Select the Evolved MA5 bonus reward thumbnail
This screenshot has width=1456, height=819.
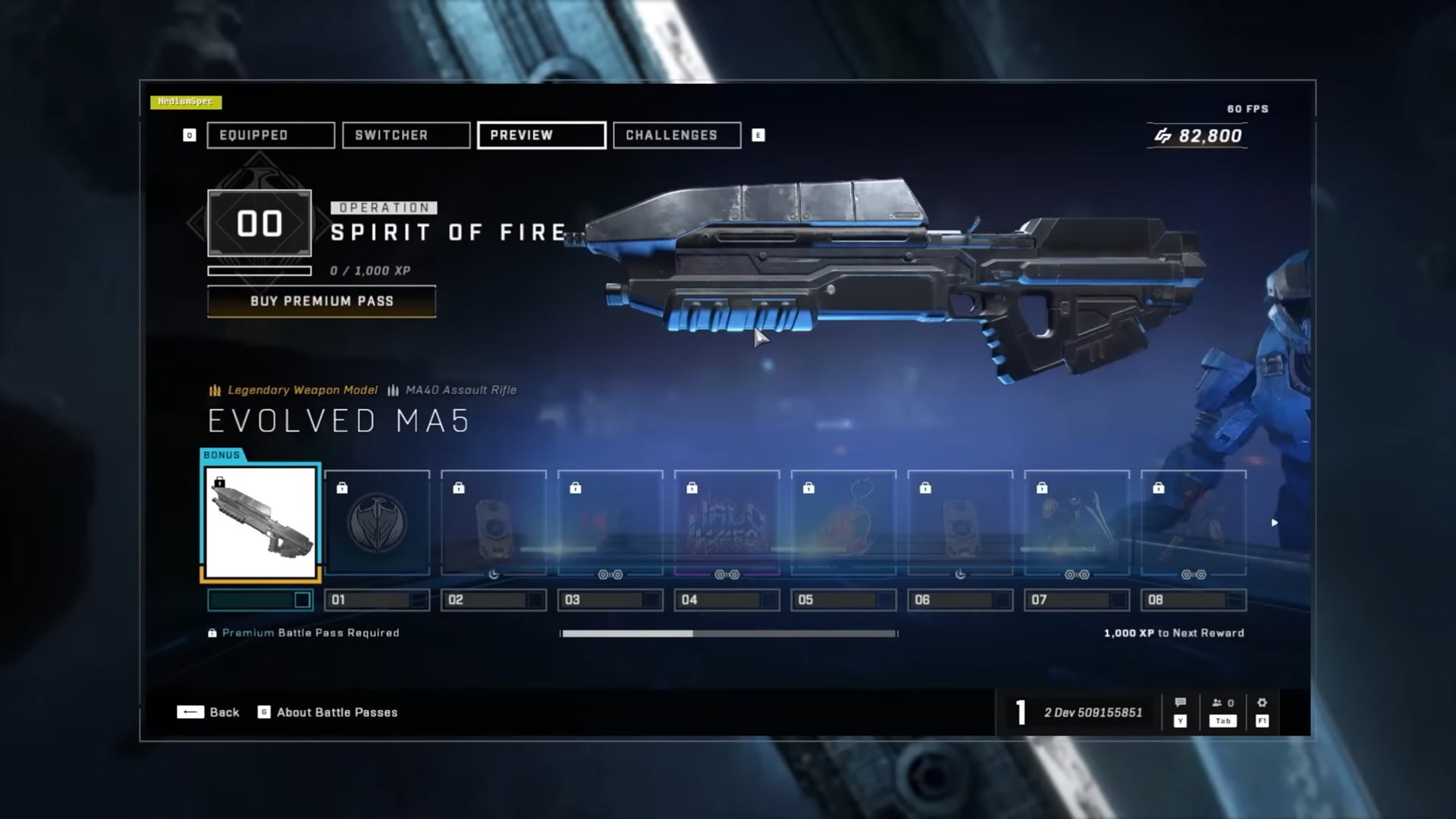[x=261, y=520]
